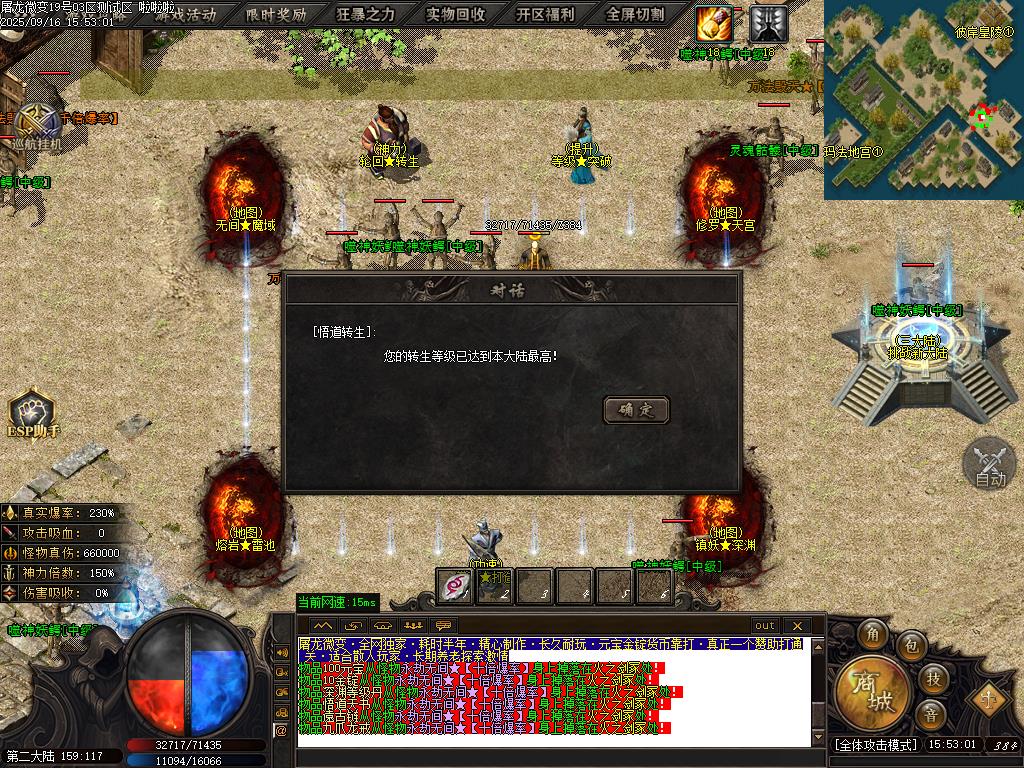The image size is (1024, 768).
Task: Open the character panel 角 button
Action: click(873, 634)
